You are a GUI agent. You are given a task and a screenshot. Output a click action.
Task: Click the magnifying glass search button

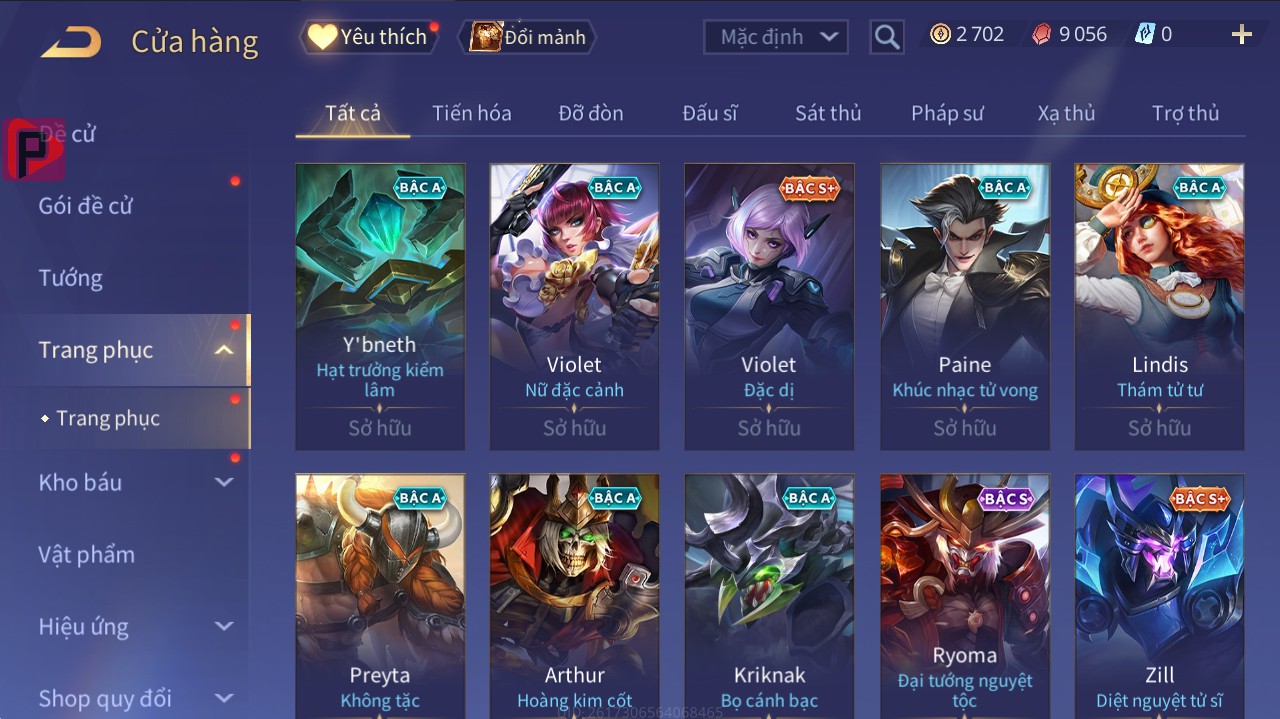886,37
